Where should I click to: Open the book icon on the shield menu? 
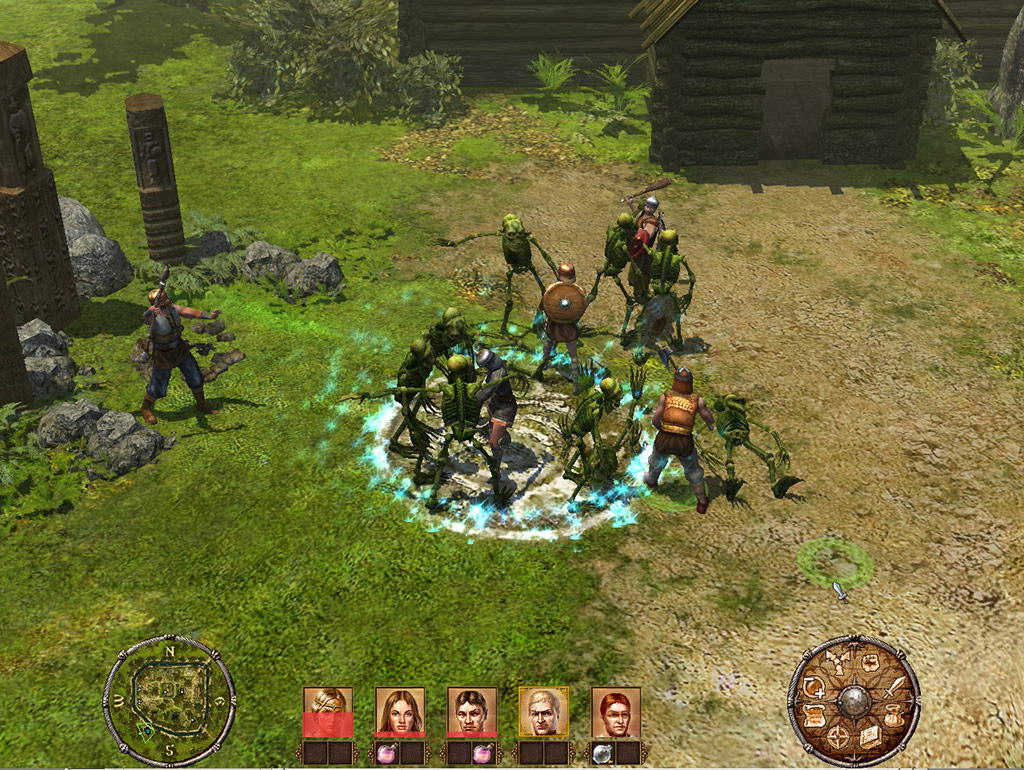pos(870,737)
